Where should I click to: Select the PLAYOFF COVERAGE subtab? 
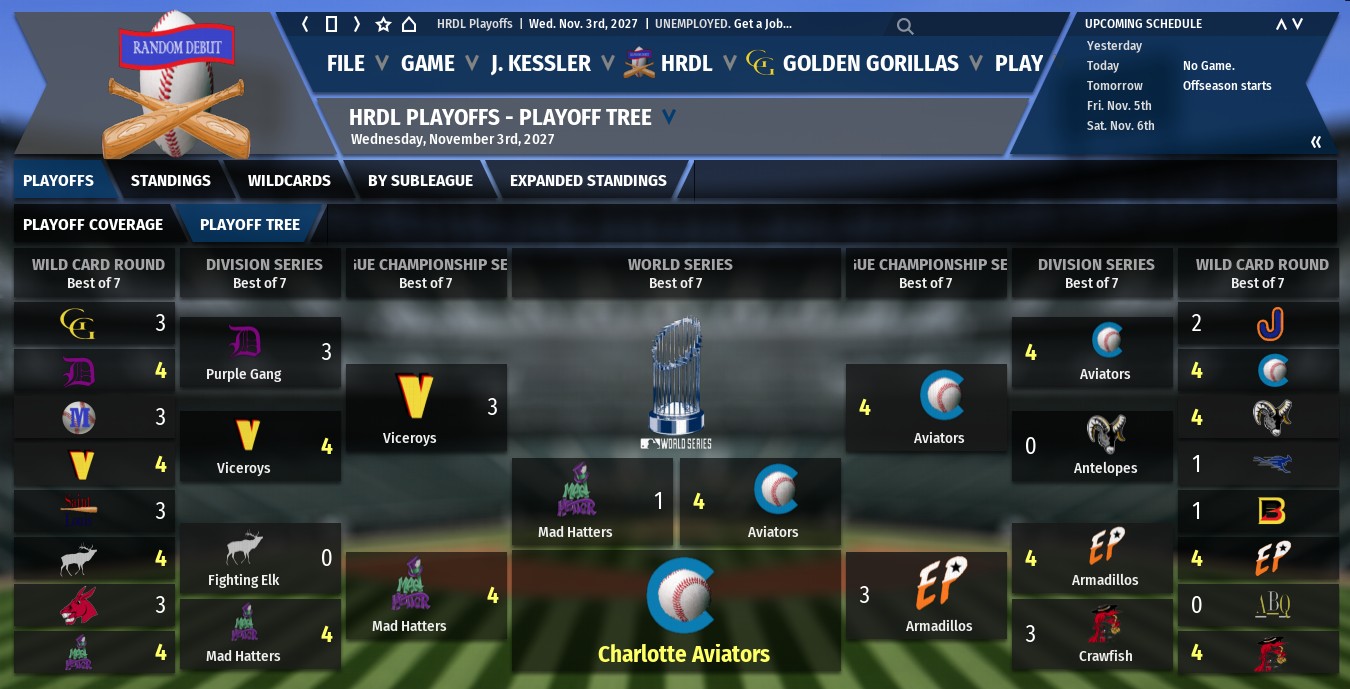pyautogui.click(x=93, y=225)
